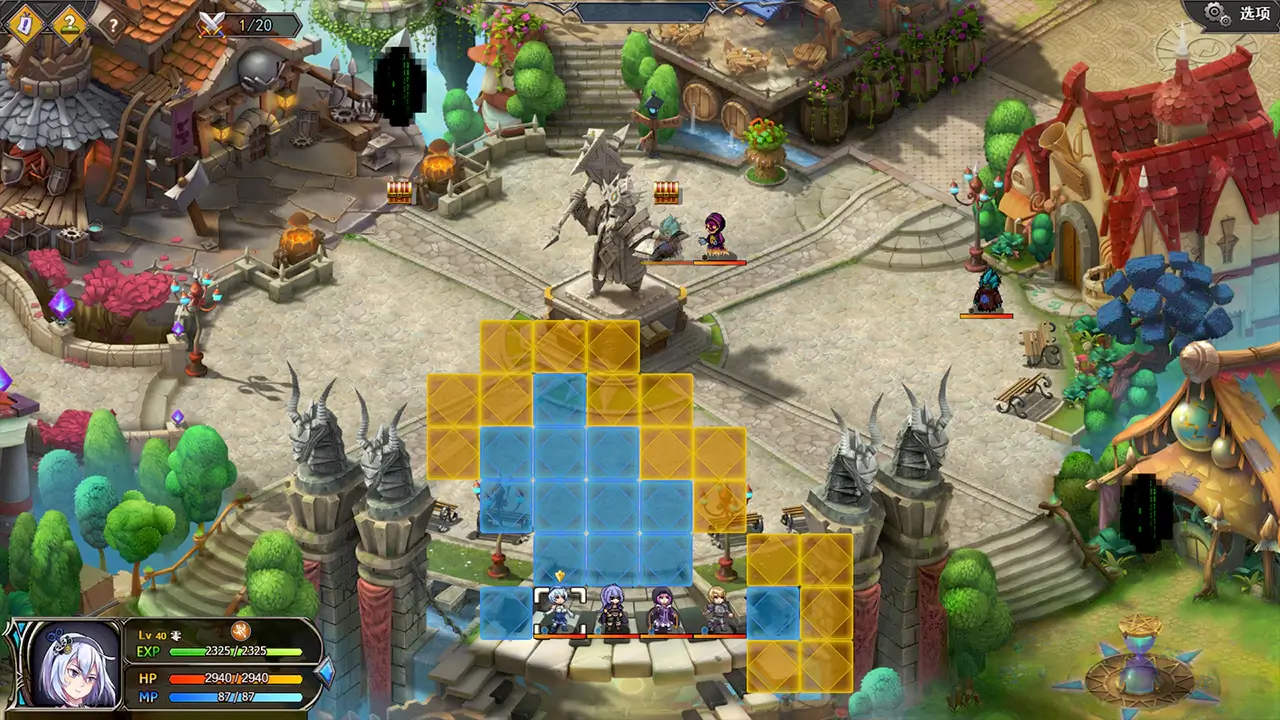Select the blonde hero unit on the bridge
Image resolution: width=1280 pixels, height=720 pixels.
(x=718, y=611)
